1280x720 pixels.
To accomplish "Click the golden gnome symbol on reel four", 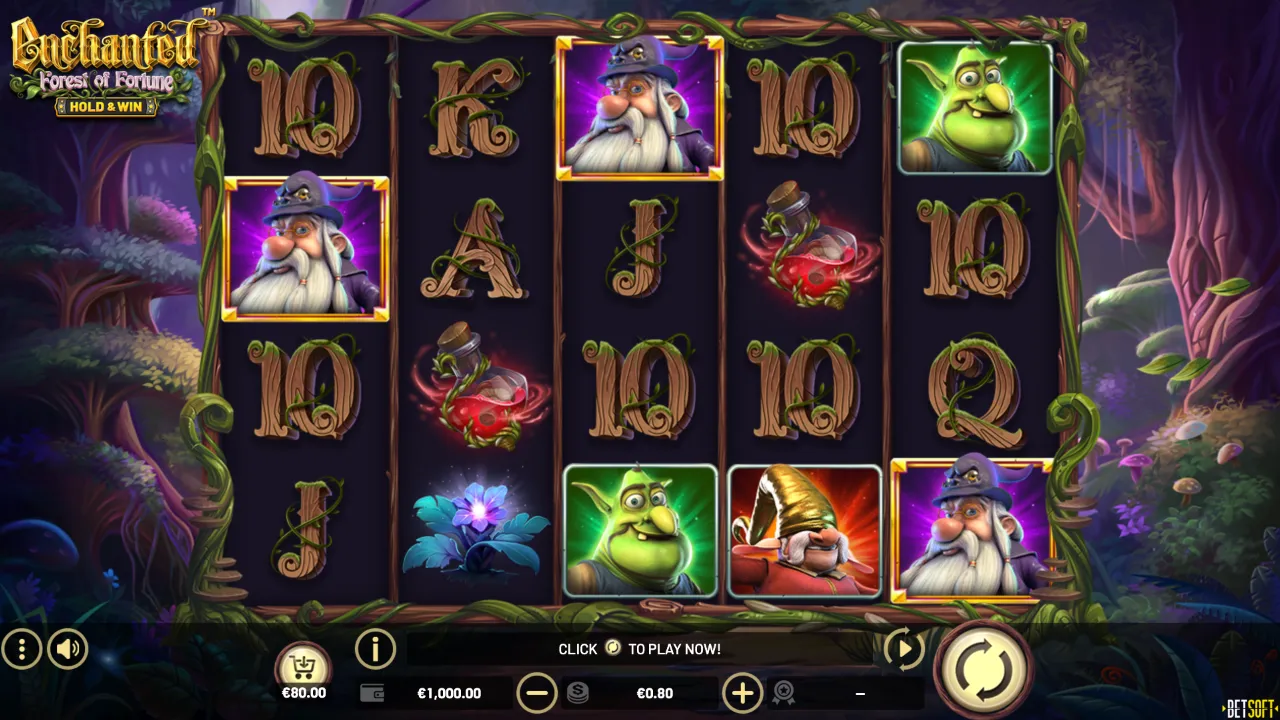I will coord(803,531).
